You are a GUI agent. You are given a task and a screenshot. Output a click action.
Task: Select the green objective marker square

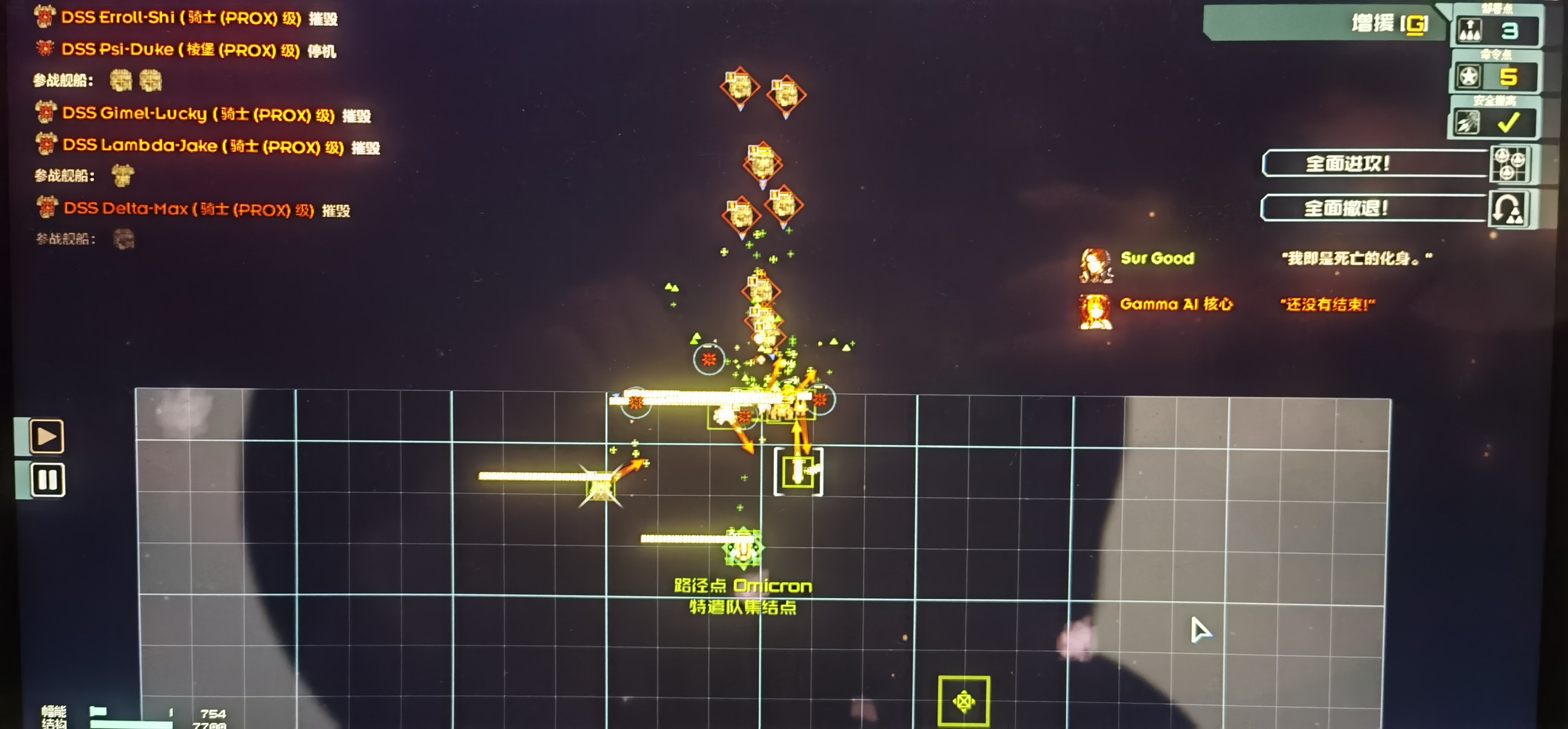(x=964, y=701)
